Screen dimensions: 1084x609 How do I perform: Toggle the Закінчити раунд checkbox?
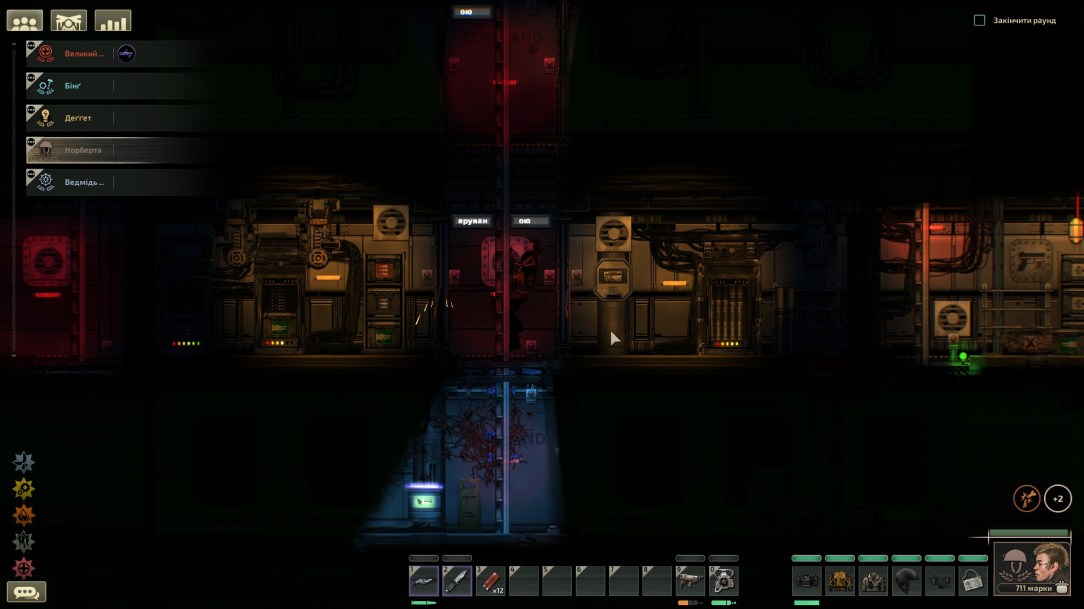[980, 20]
